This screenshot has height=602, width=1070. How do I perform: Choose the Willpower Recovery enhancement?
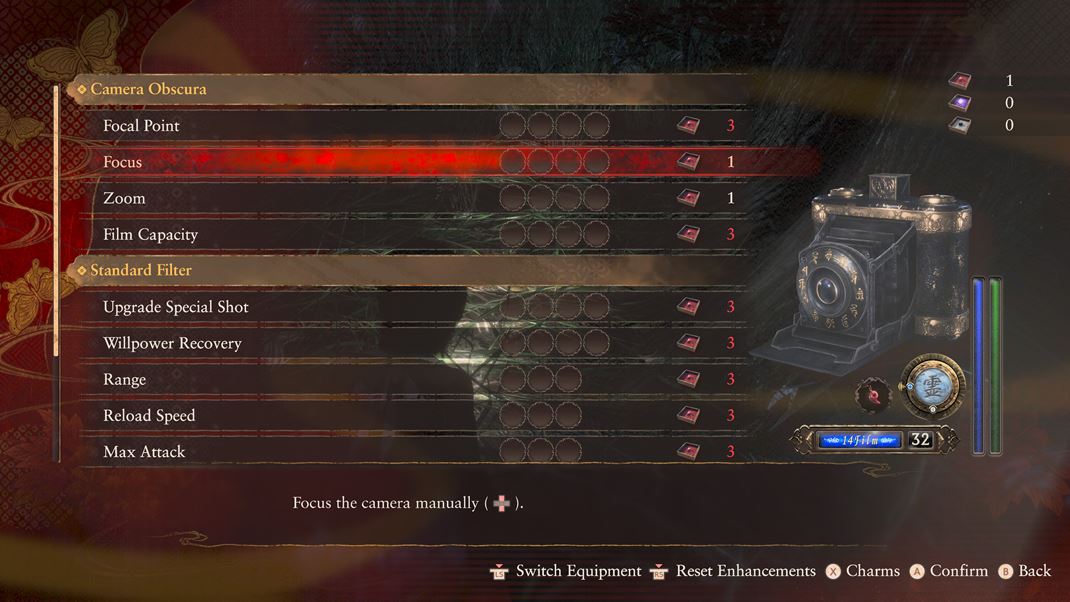coord(172,343)
